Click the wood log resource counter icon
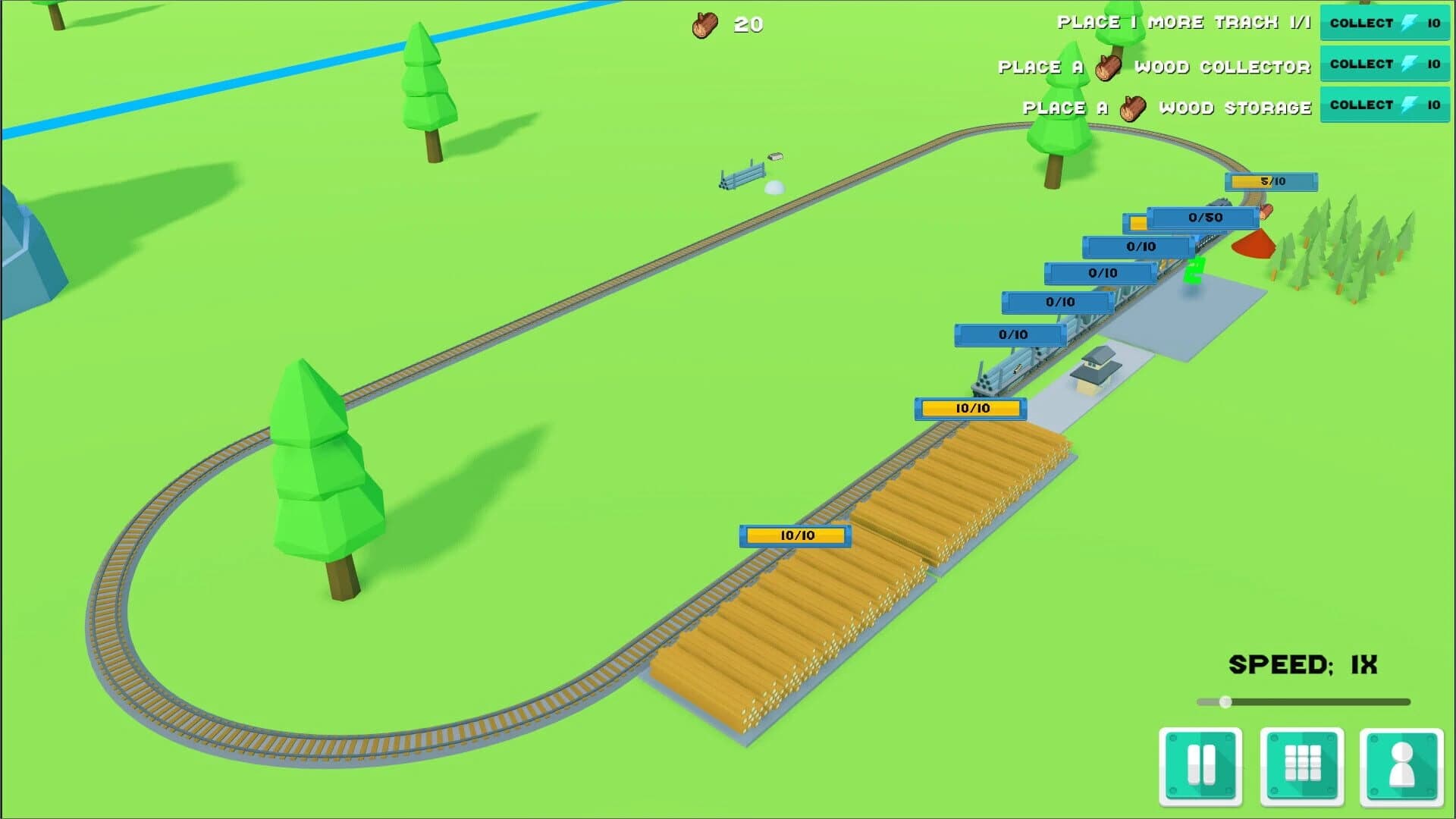 click(x=704, y=23)
